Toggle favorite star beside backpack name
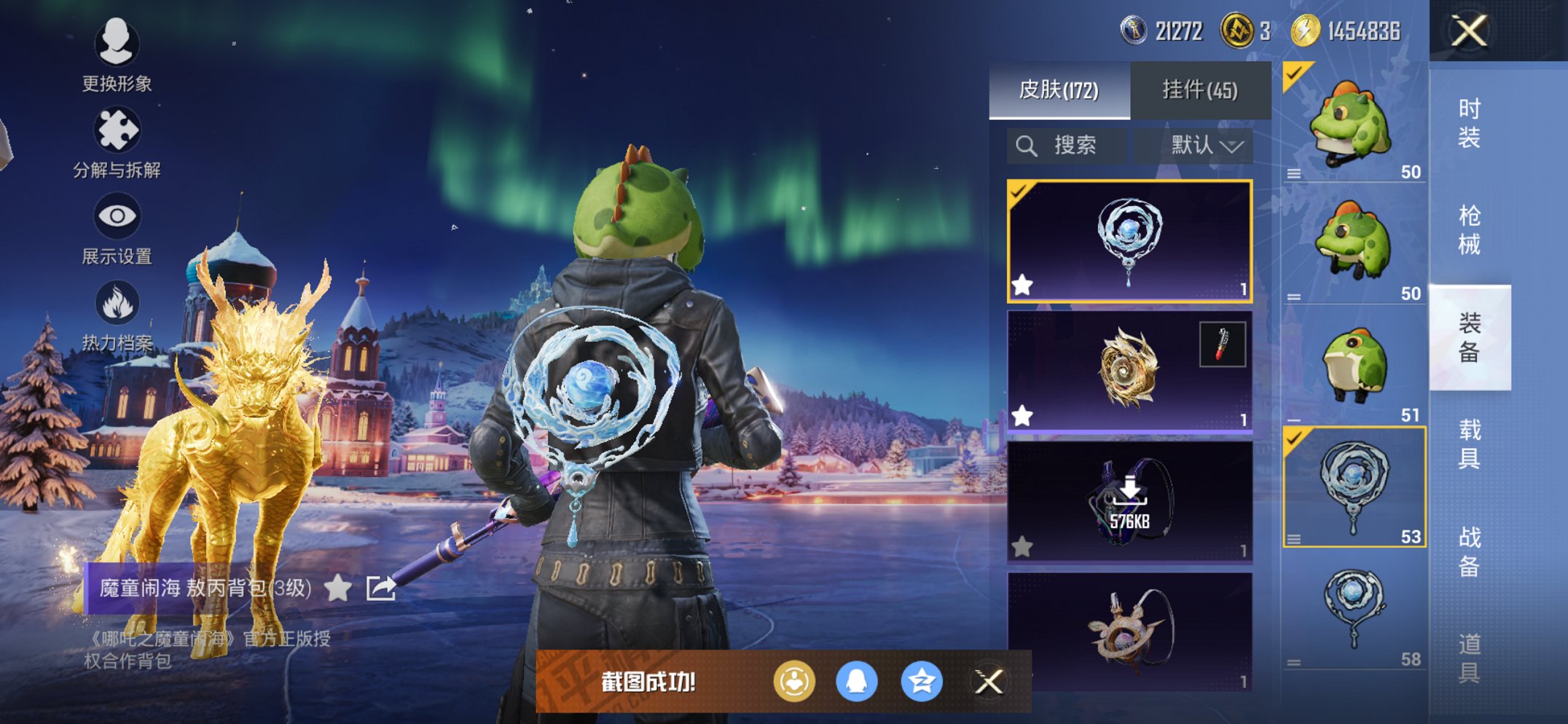Image resolution: width=1568 pixels, height=724 pixels. pyautogui.click(x=337, y=588)
